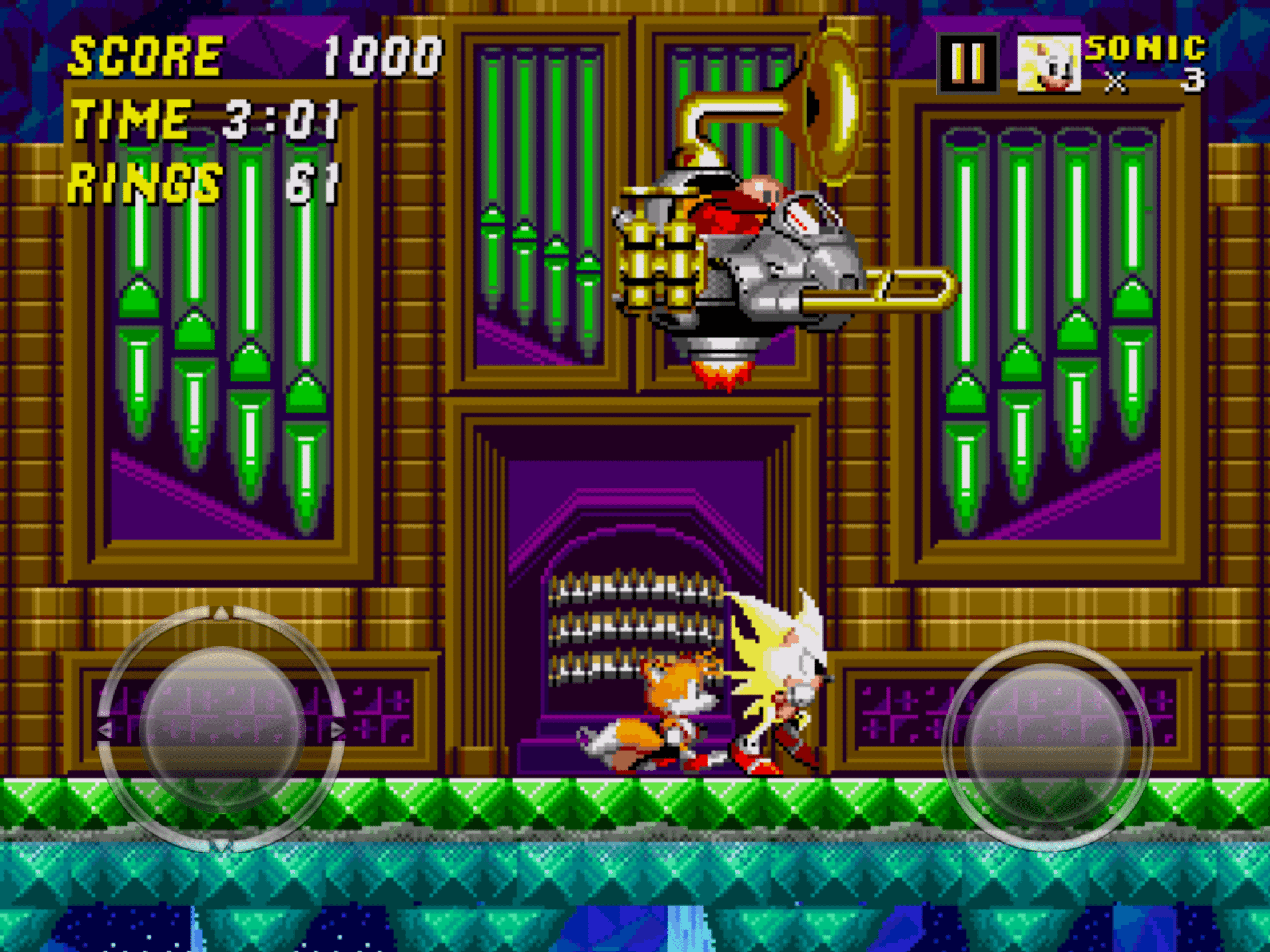Tap the virtual joystick pad
Viewport: 1270px width, 952px height.
(x=221, y=729)
